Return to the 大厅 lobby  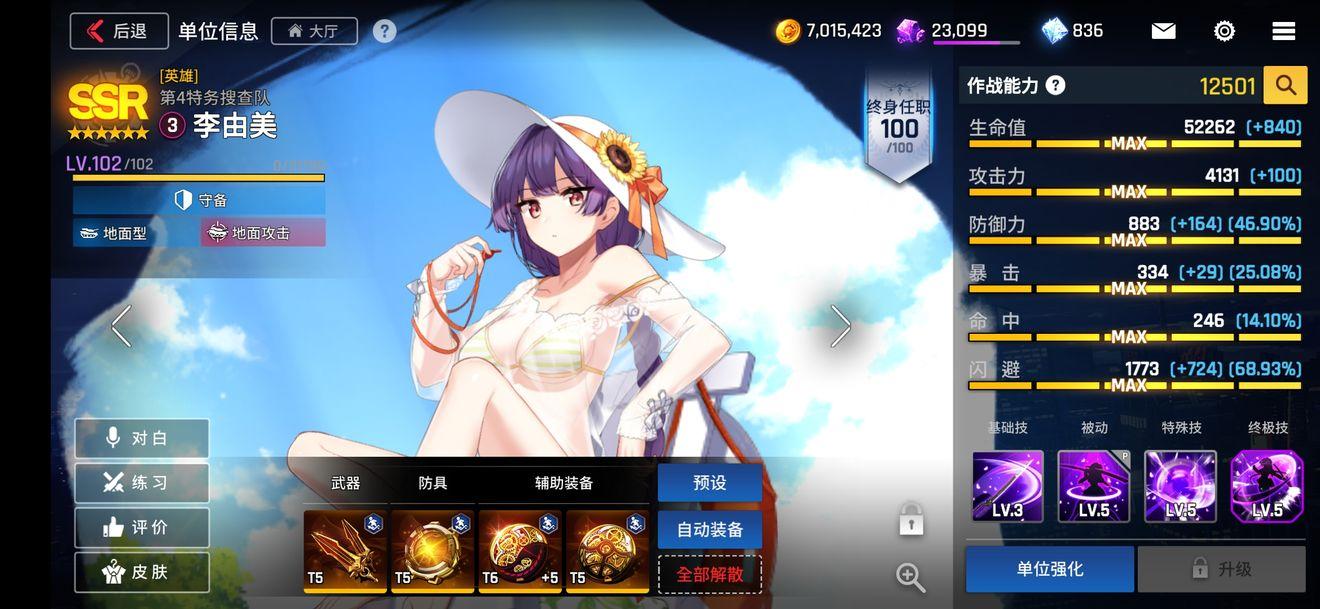click(x=313, y=31)
